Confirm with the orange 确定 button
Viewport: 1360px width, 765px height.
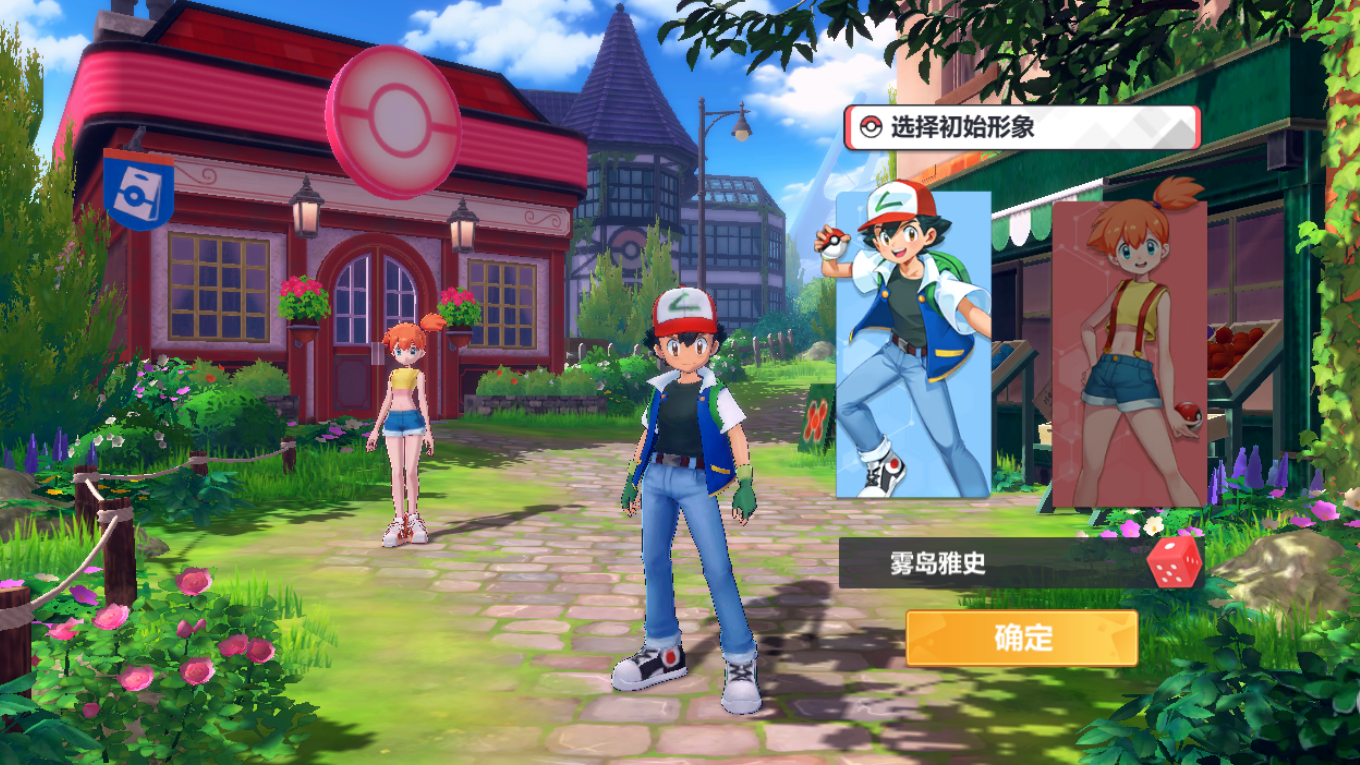tap(1021, 638)
